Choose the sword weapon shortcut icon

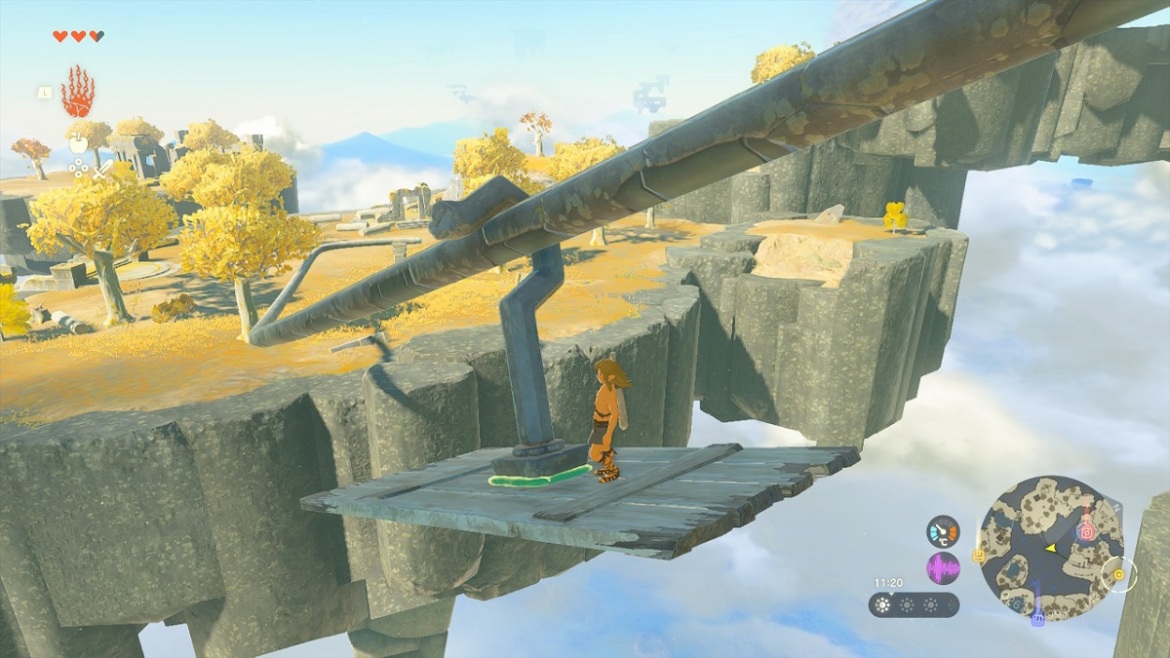(x=103, y=171)
